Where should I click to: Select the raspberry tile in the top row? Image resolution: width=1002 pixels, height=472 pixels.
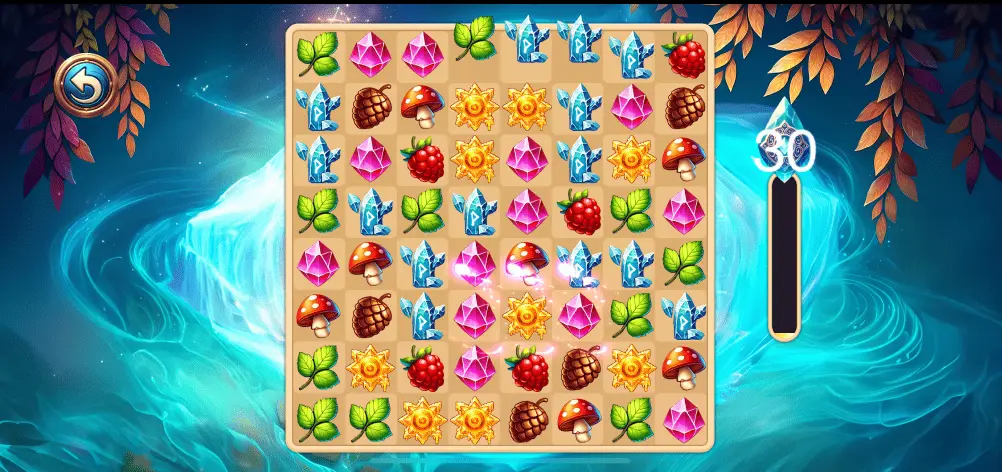point(684,55)
